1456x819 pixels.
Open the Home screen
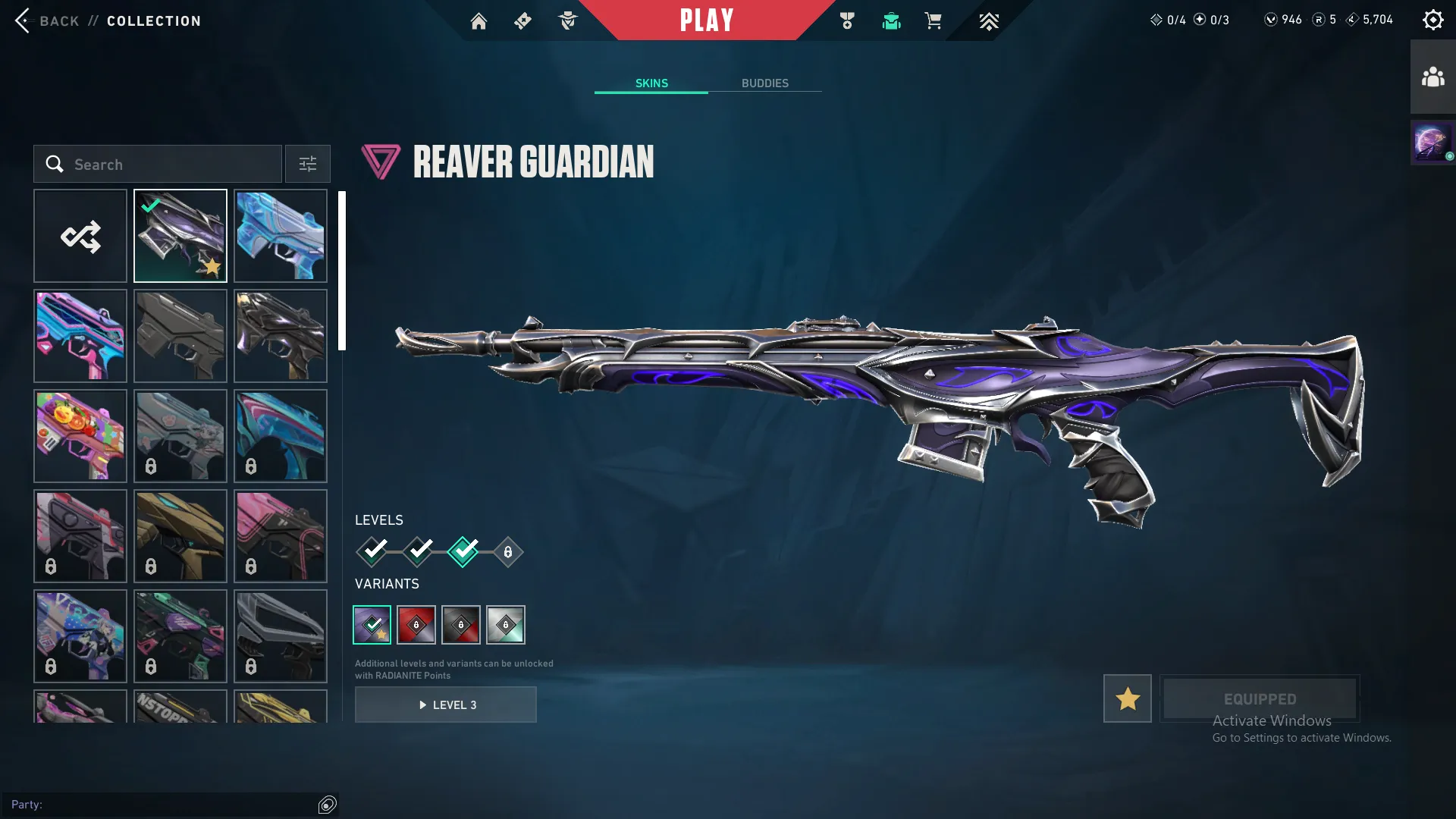pyautogui.click(x=479, y=21)
